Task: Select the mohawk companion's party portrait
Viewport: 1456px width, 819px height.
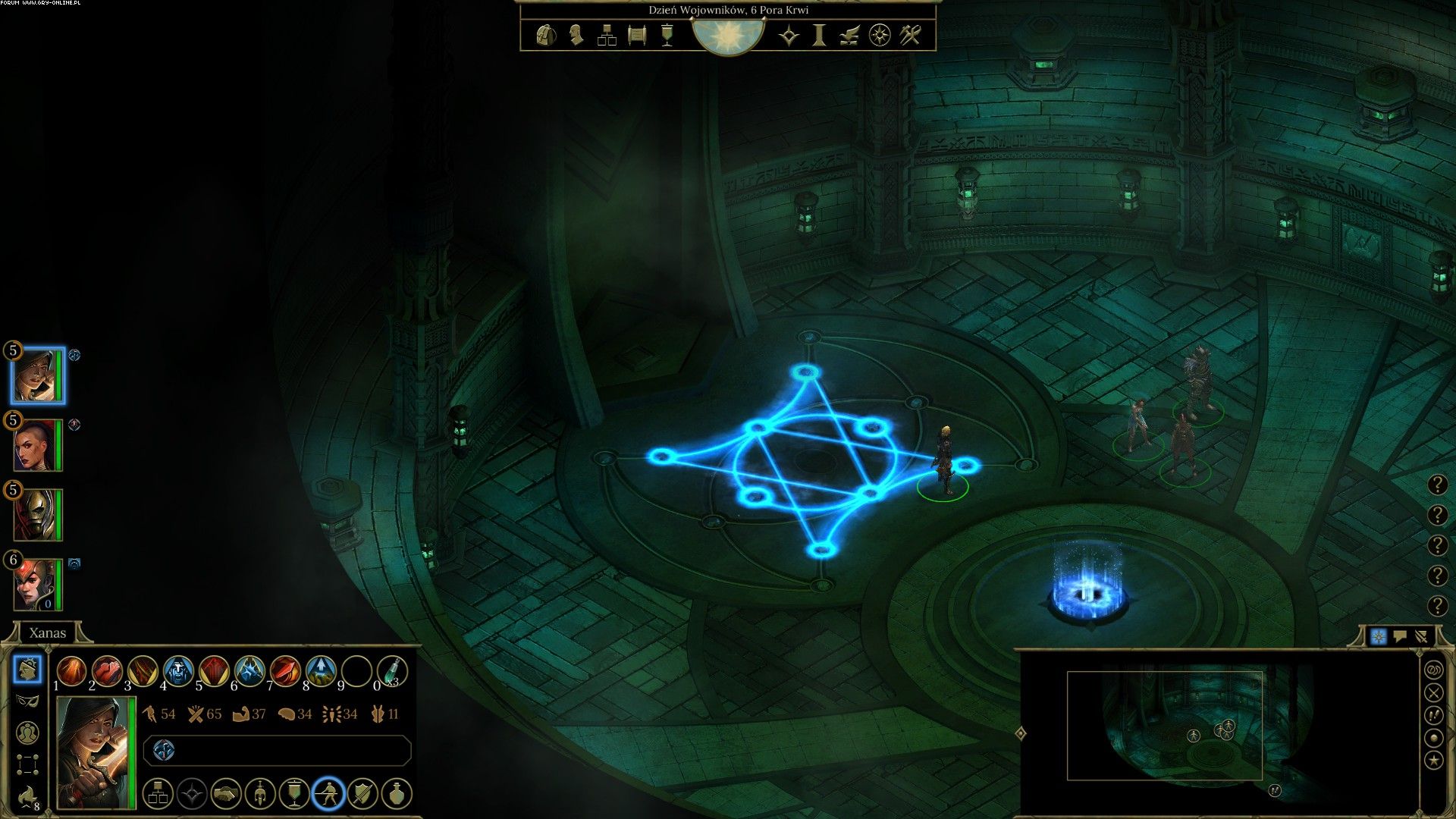Action: tap(37, 445)
